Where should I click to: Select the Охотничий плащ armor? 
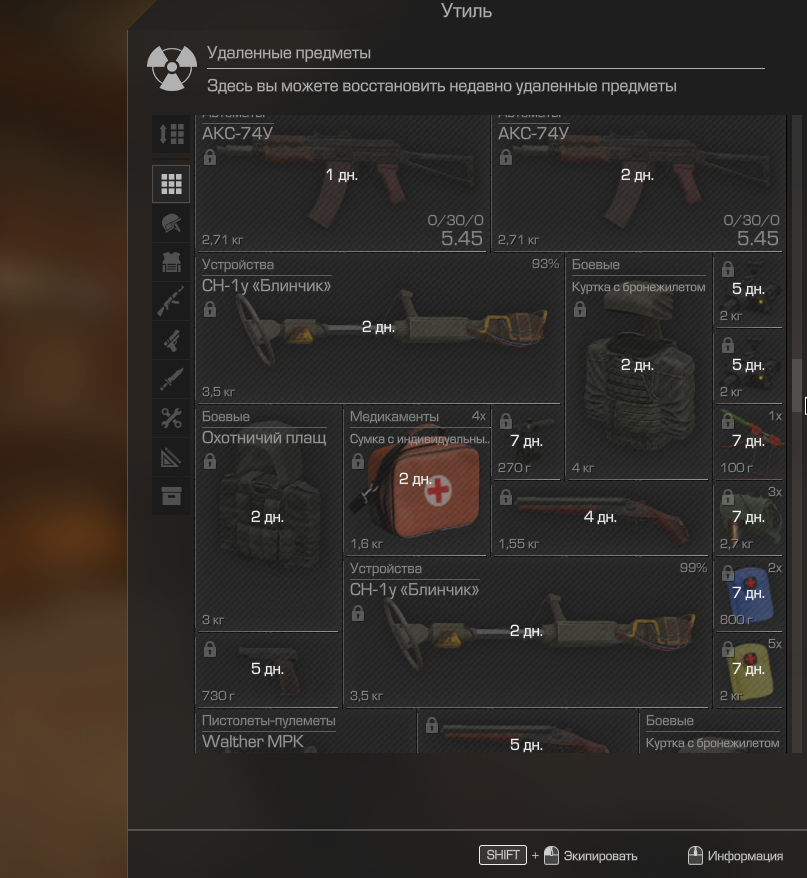click(268, 518)
